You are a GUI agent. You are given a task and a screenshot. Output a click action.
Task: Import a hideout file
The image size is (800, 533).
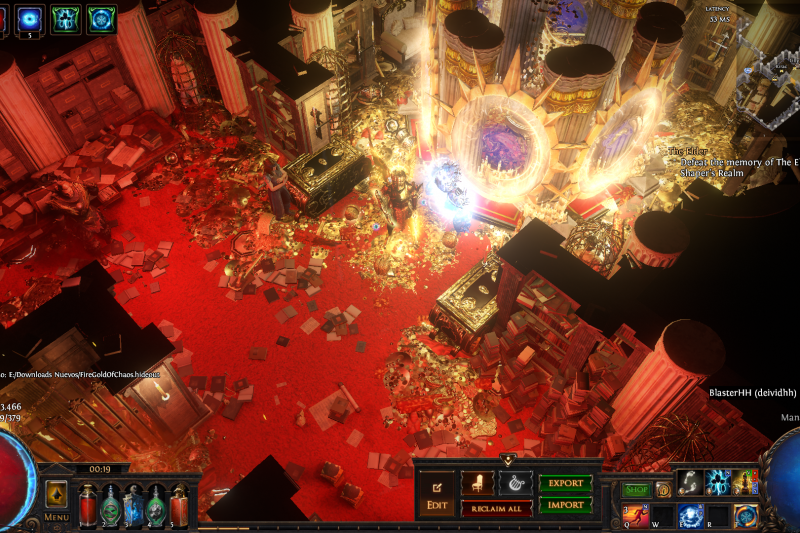[x=566, y=505]
